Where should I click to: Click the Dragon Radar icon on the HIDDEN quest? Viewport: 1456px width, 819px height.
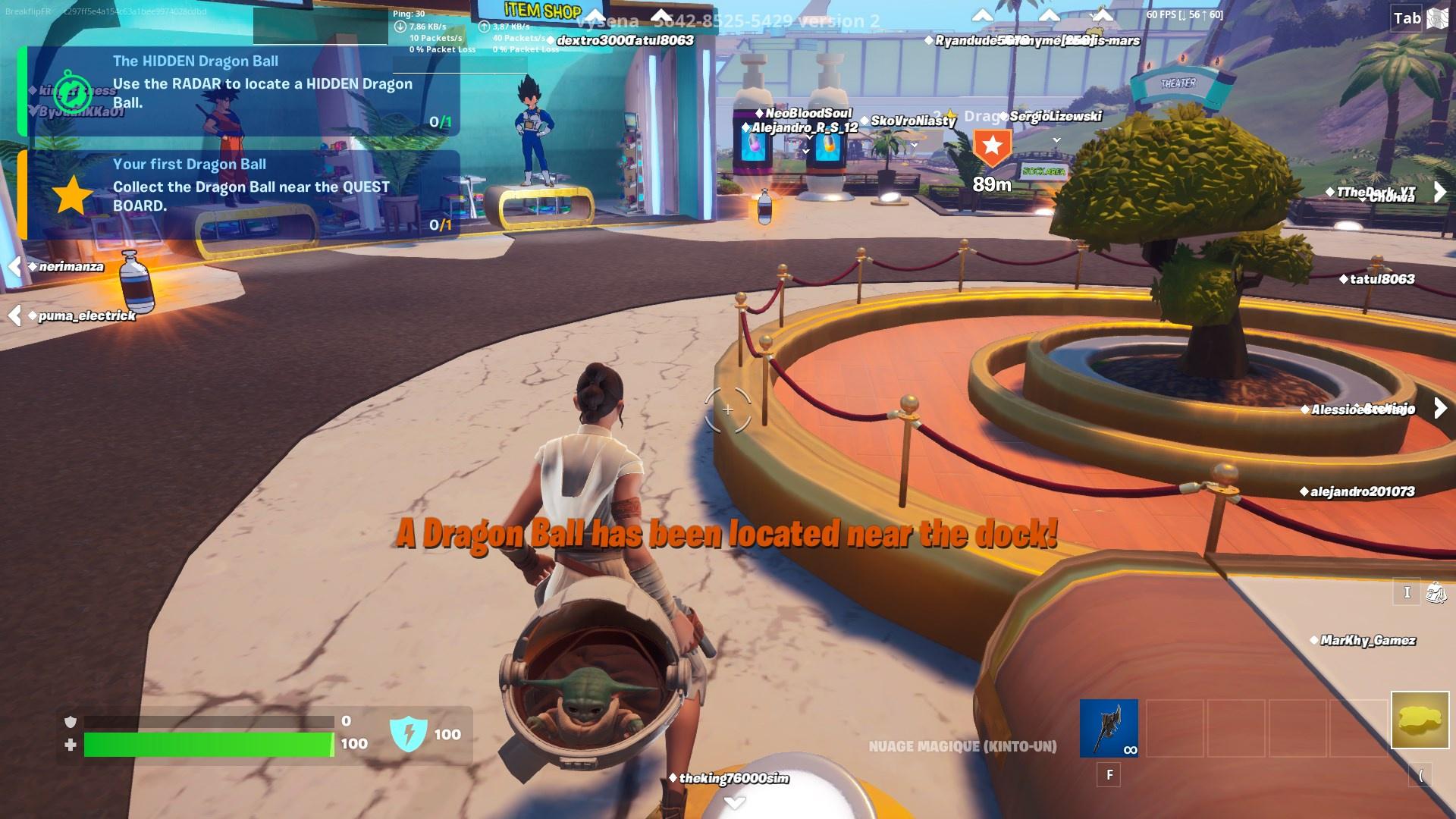73,93
